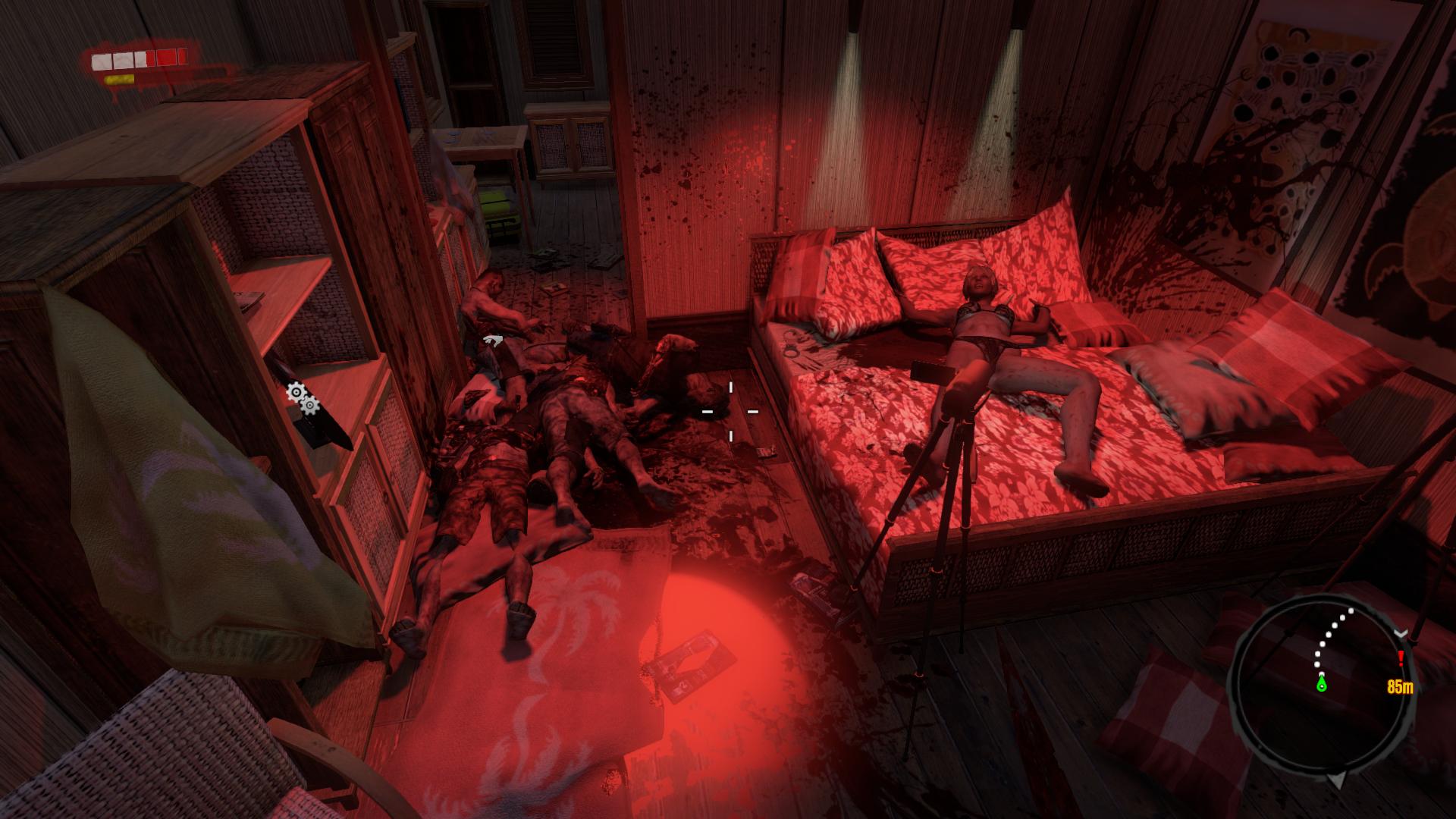Select the red exclamation quest marker

pos(1401,658)
